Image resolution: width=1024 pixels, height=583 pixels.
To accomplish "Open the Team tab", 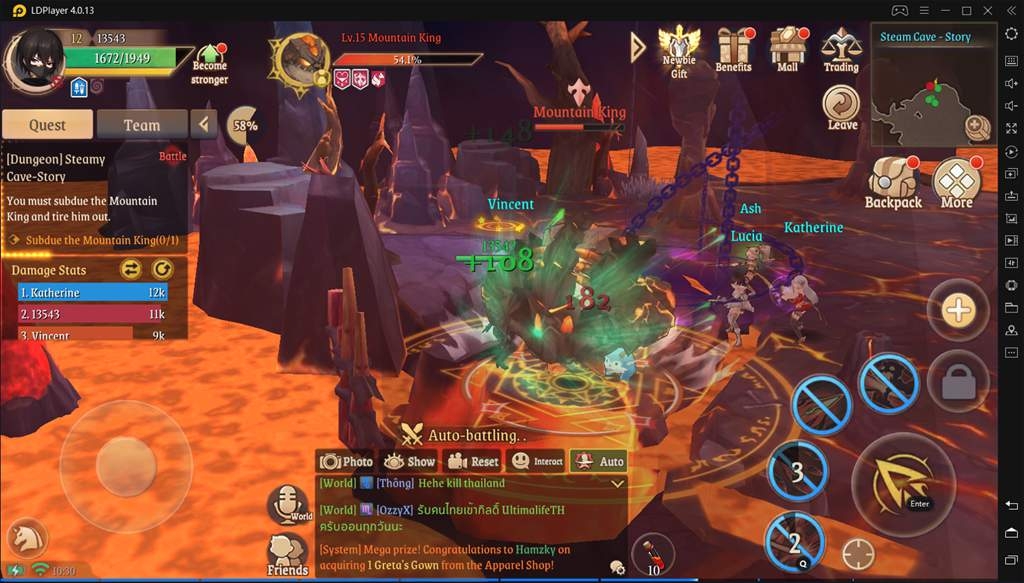I will (x=141, y=125).
